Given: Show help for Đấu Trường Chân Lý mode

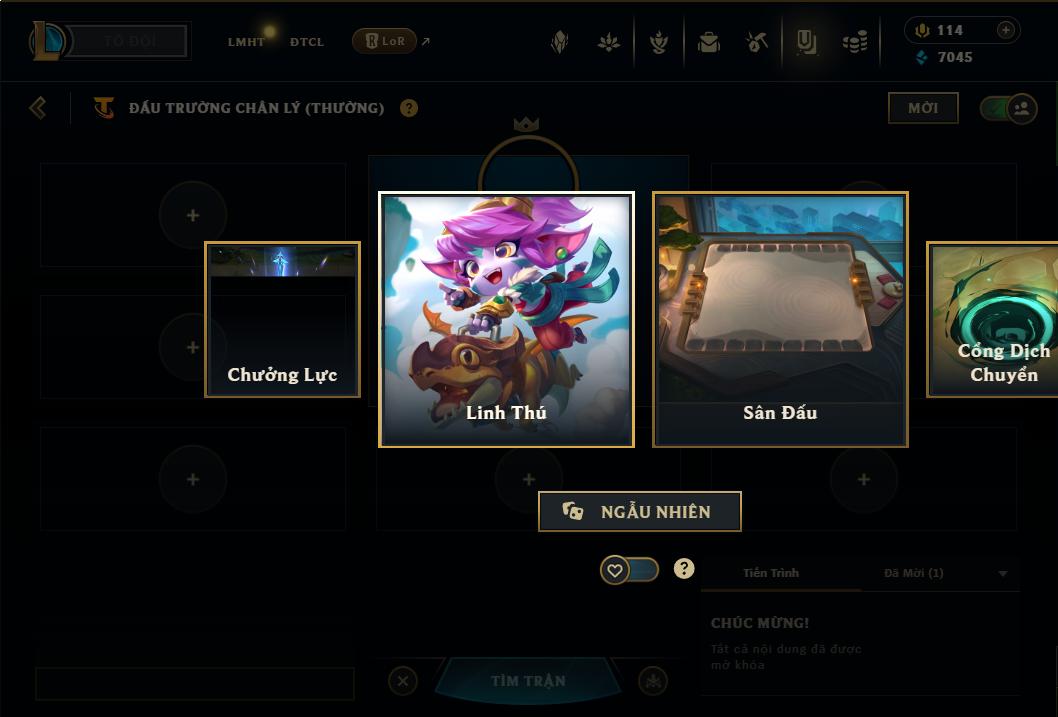Looking at the screenshot, I should 409,108.
